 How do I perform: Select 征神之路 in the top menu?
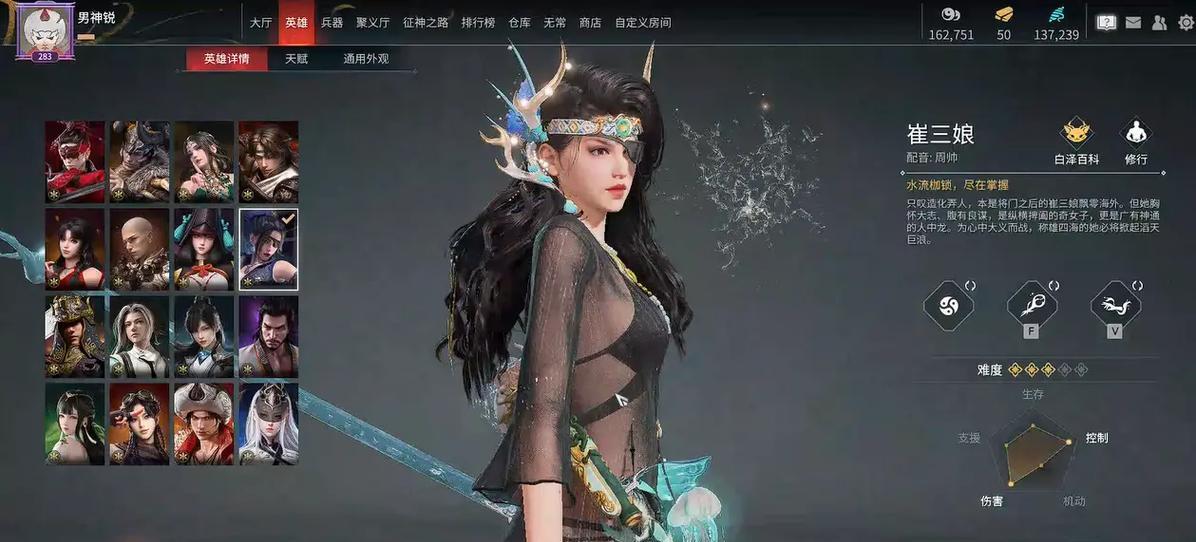coord(423,22)
